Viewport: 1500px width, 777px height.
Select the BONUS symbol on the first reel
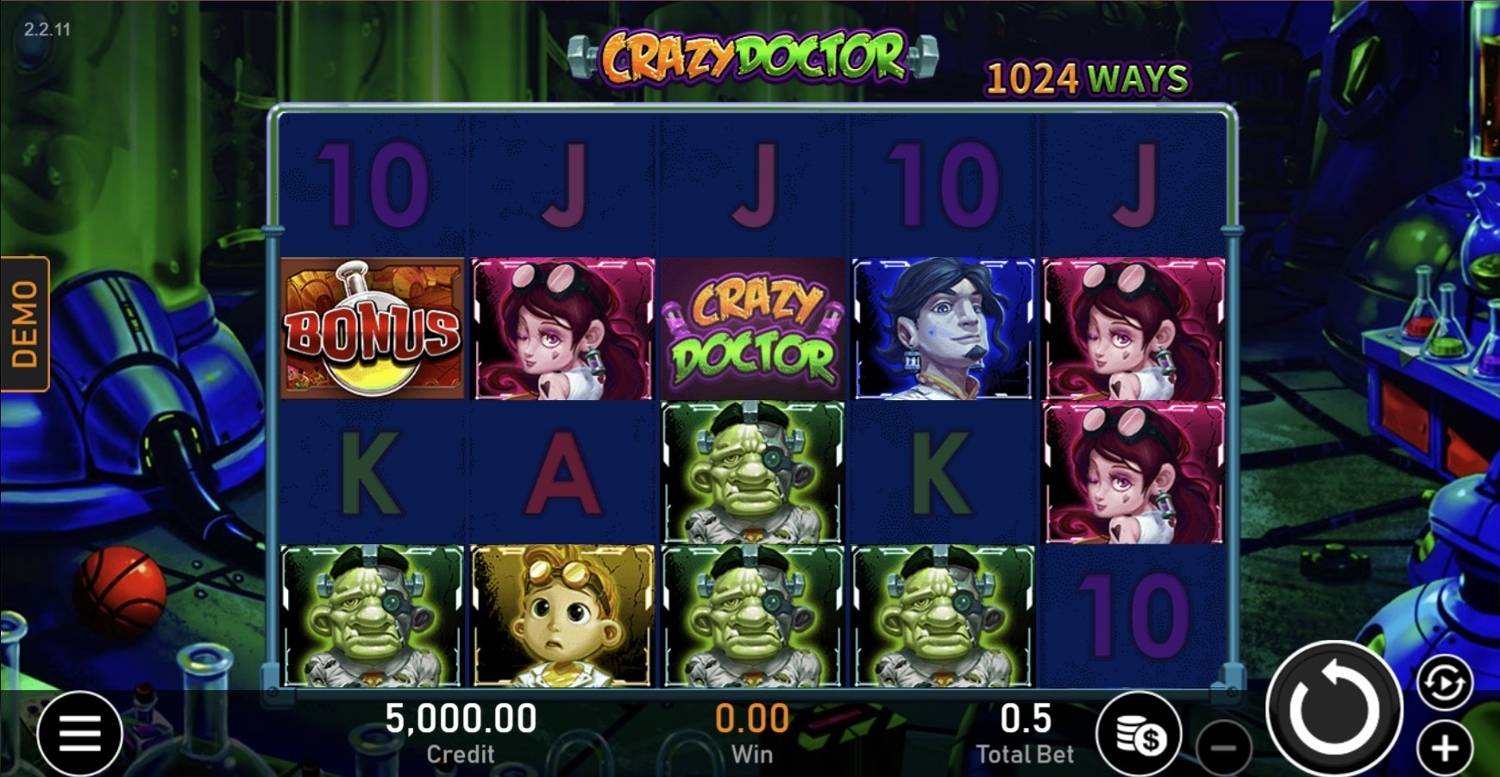point(370,327)
